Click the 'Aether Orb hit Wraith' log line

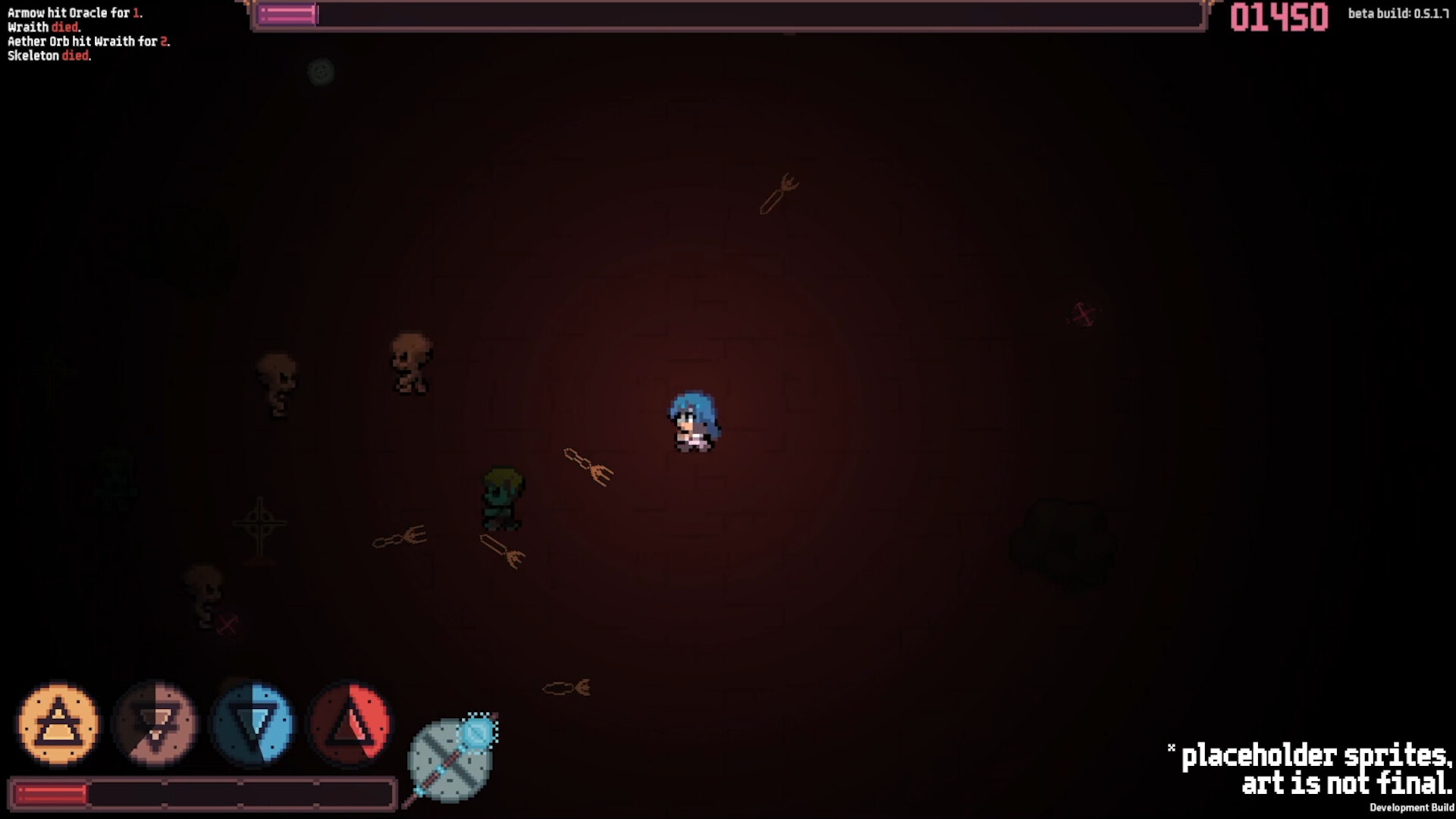point(87,42)
